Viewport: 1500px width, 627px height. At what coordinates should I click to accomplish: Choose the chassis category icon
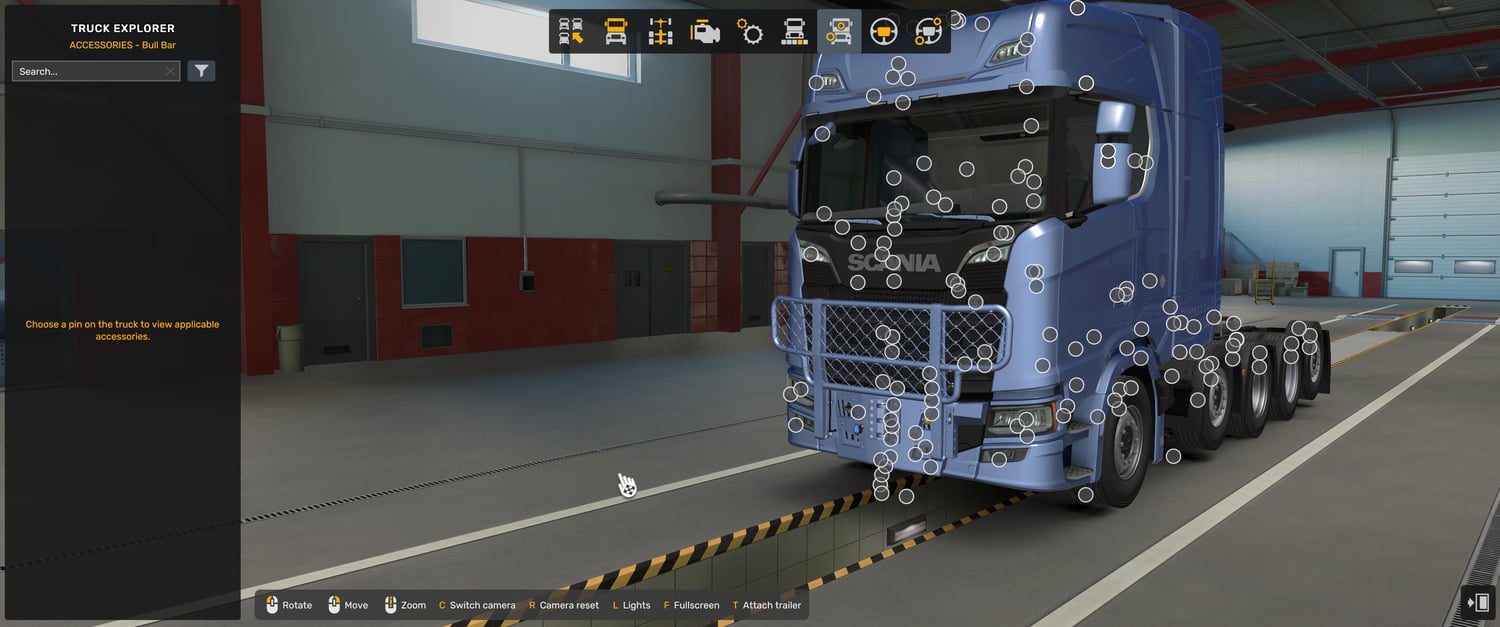pos(660,32)
